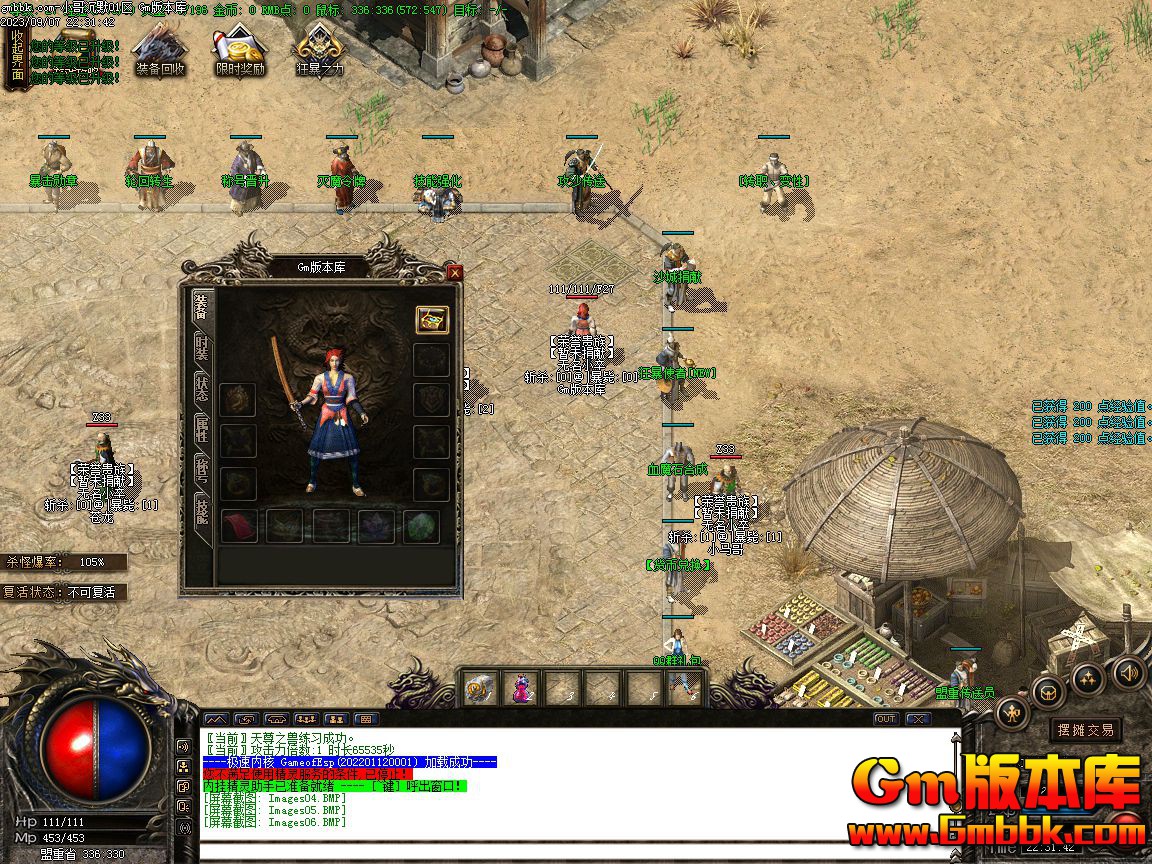Open 摆摊交易 stall trading

click(x=1086, y=730)
